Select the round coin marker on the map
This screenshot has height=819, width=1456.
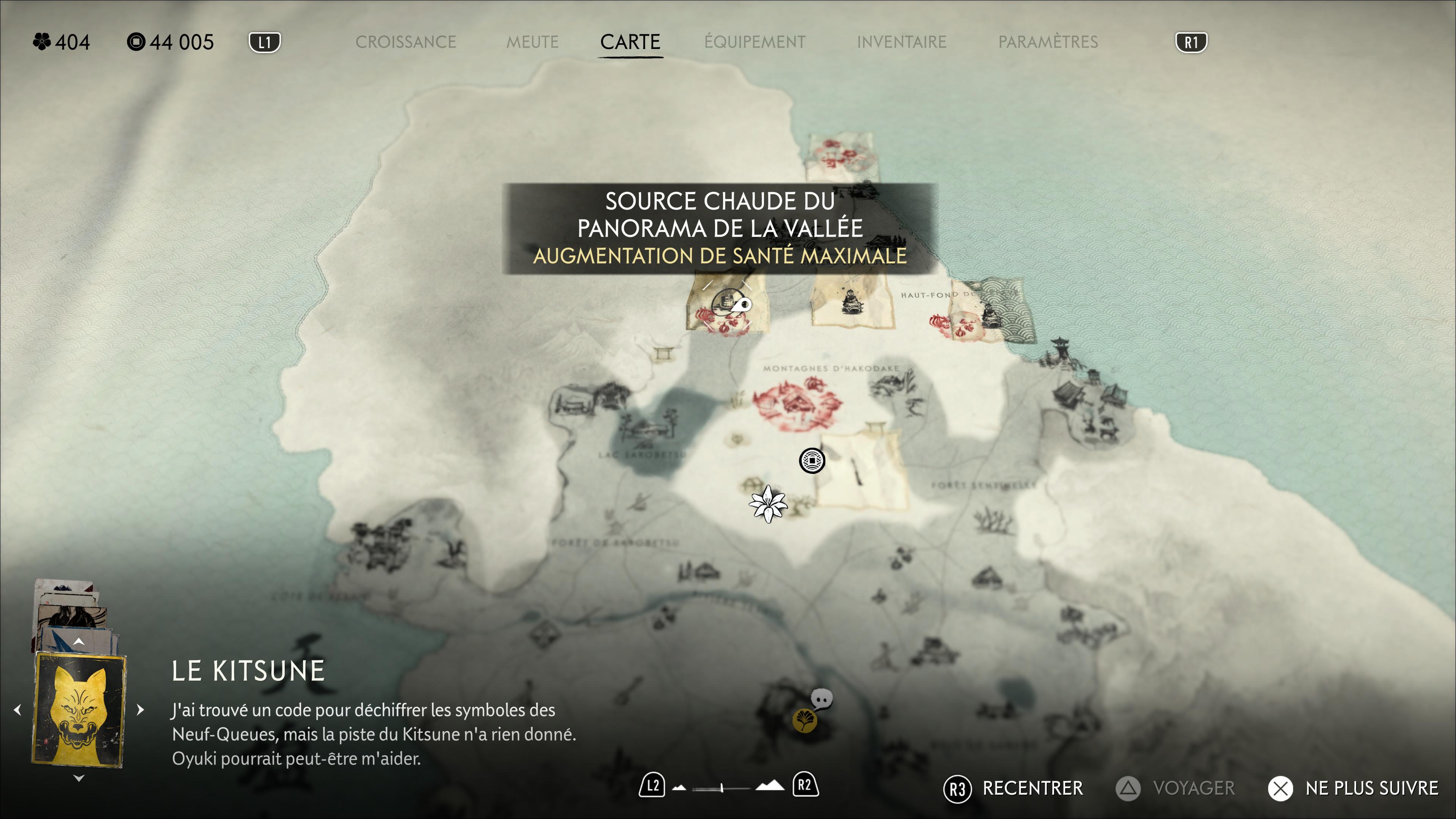[812, 461]
